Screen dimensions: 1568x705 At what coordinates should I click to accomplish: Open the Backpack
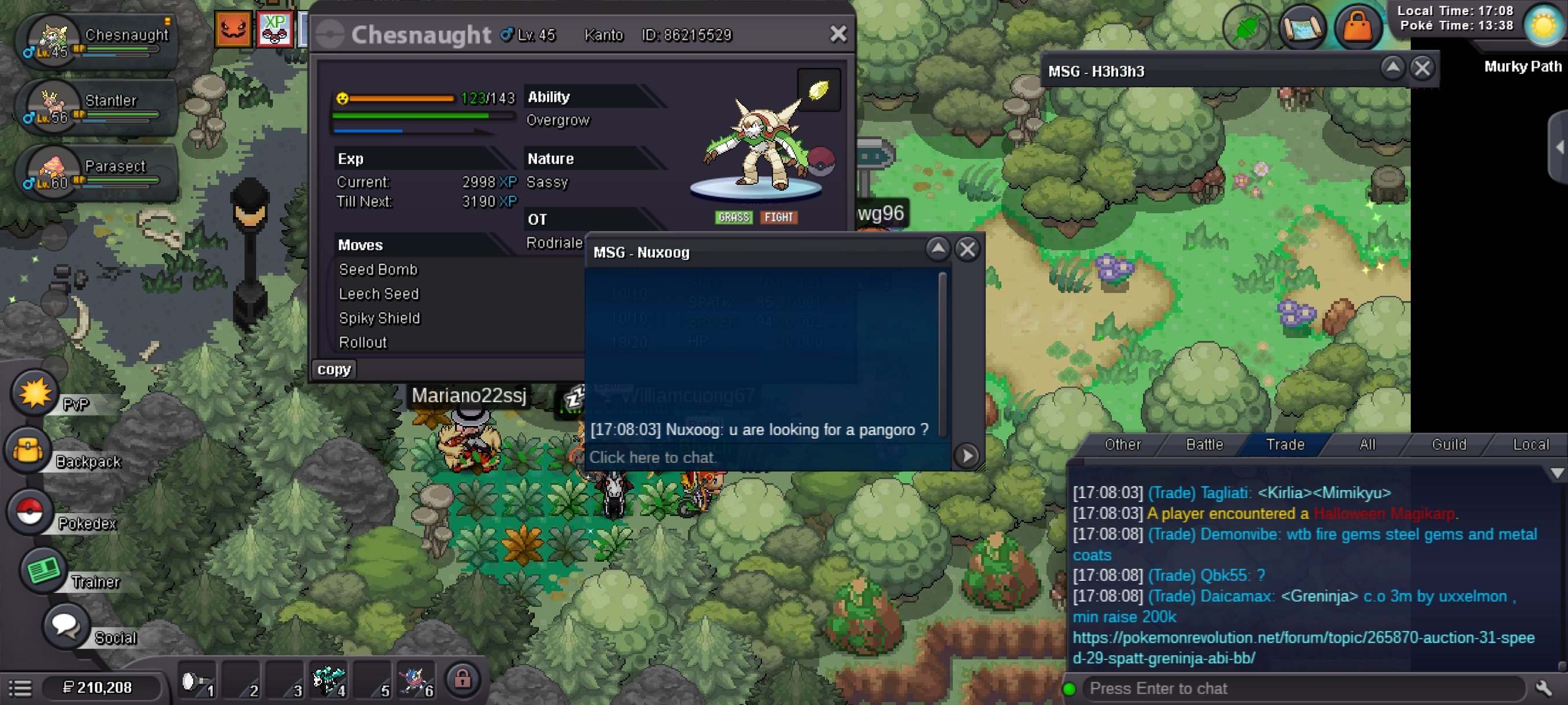point(28,451)
